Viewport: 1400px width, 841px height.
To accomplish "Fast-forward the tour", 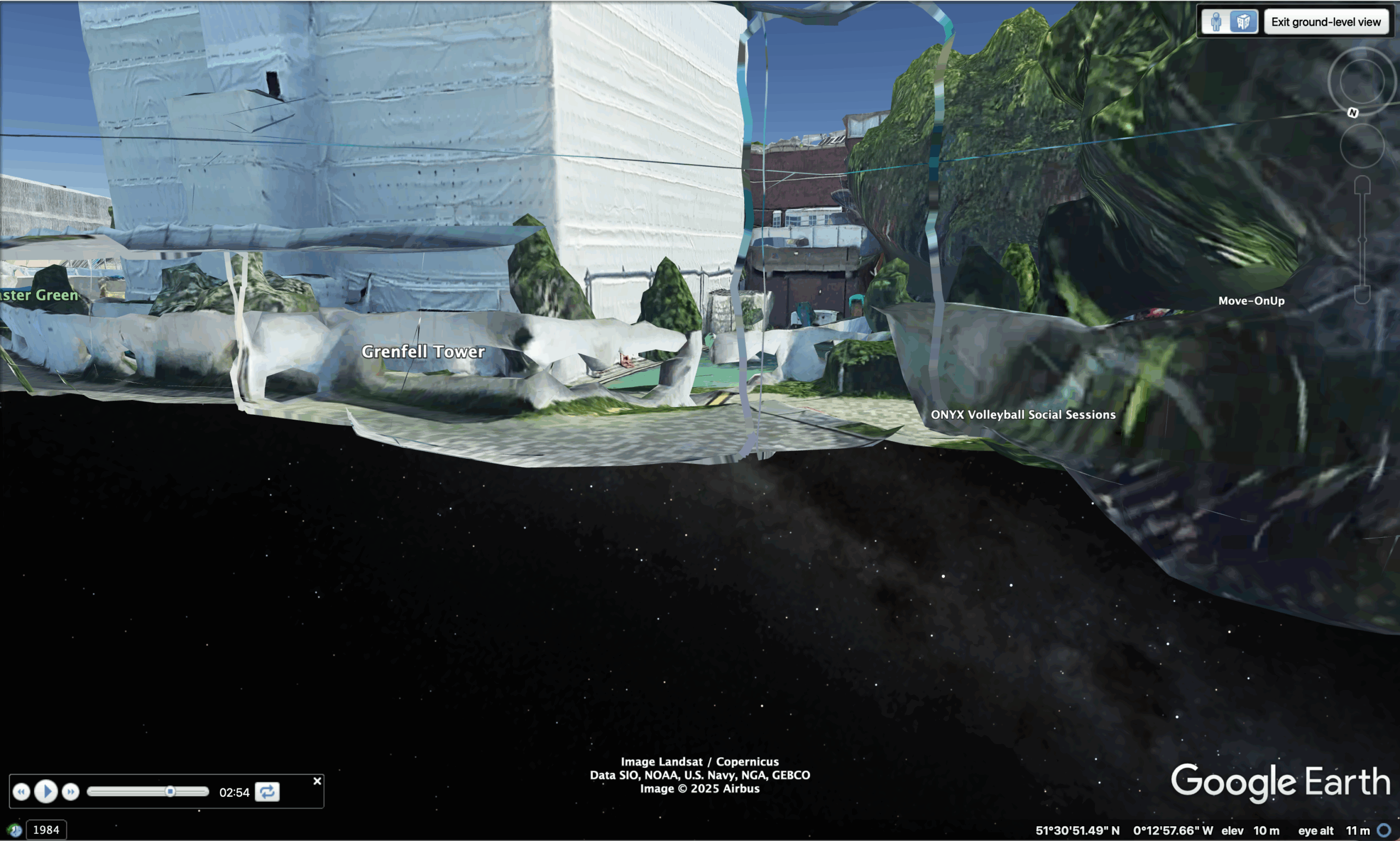I will 70,791.
